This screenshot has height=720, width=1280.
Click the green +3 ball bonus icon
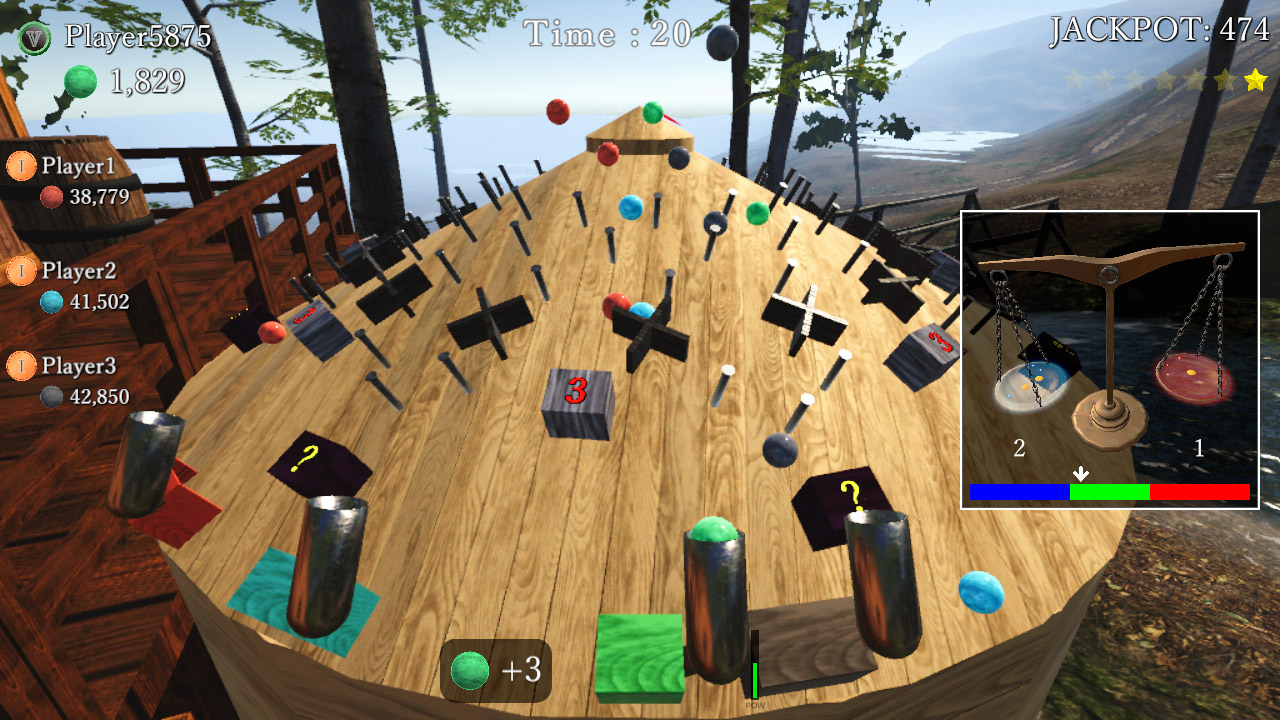tap(470, 670)
